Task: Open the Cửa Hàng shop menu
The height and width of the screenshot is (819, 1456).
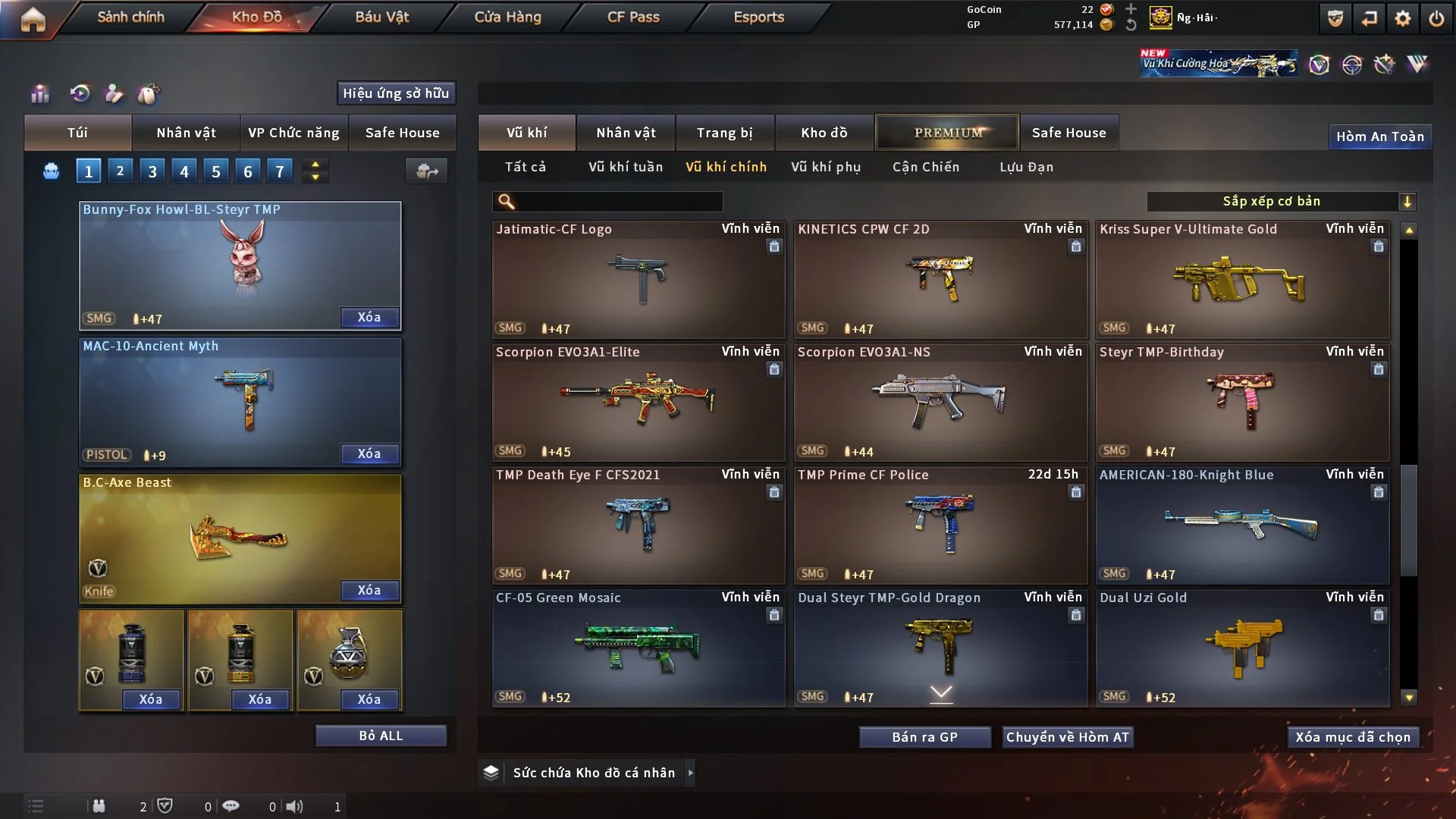Action: (x=507, y=17)
